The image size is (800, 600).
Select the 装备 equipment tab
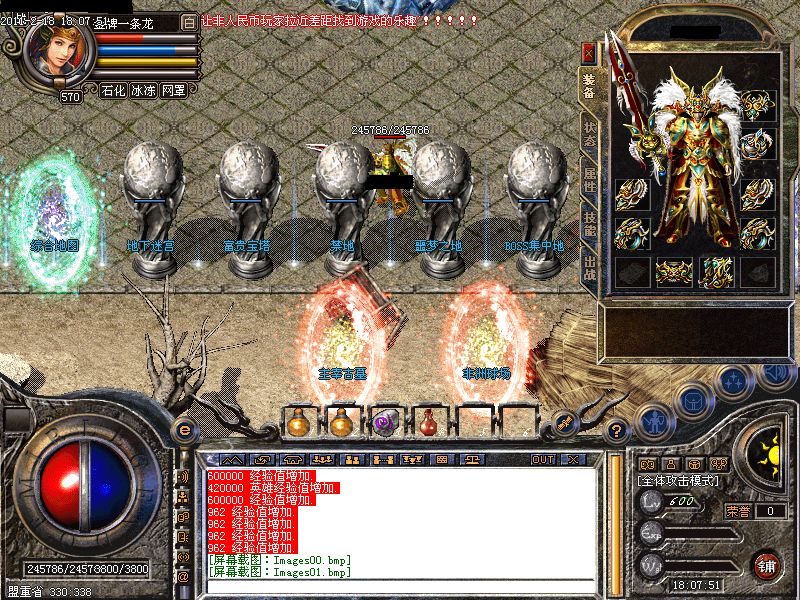[x=589, y=87]
